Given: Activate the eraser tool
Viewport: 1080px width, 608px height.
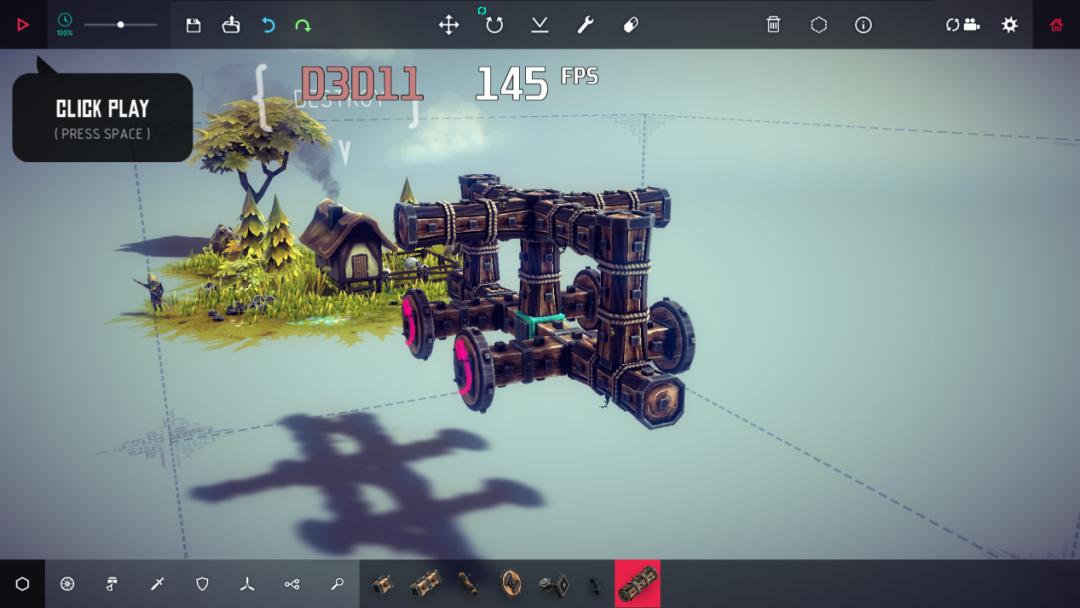Looking at the screenshot, I should pyautogui.click(x=631, y=25).
